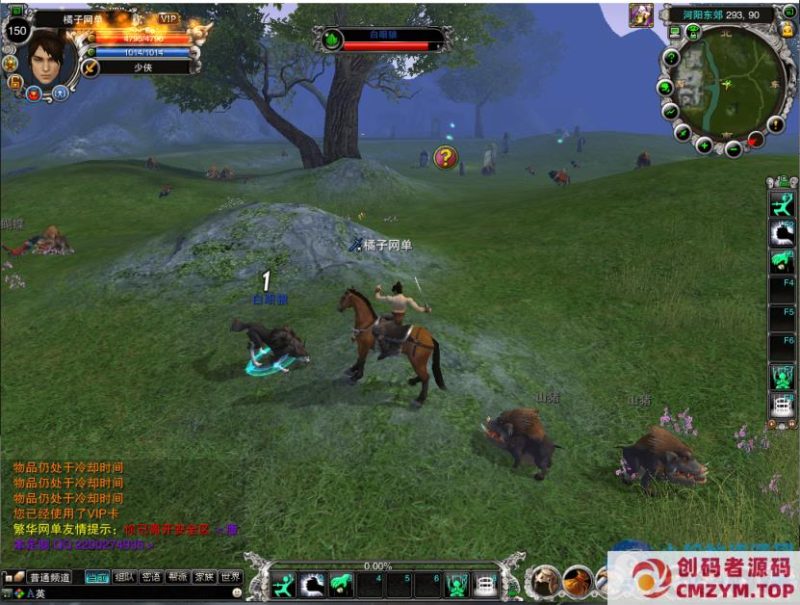Image resolution: width=800 pixels, height=605 pixels.
Task: Click the 普通频道 channel selector
Action: 49,577
